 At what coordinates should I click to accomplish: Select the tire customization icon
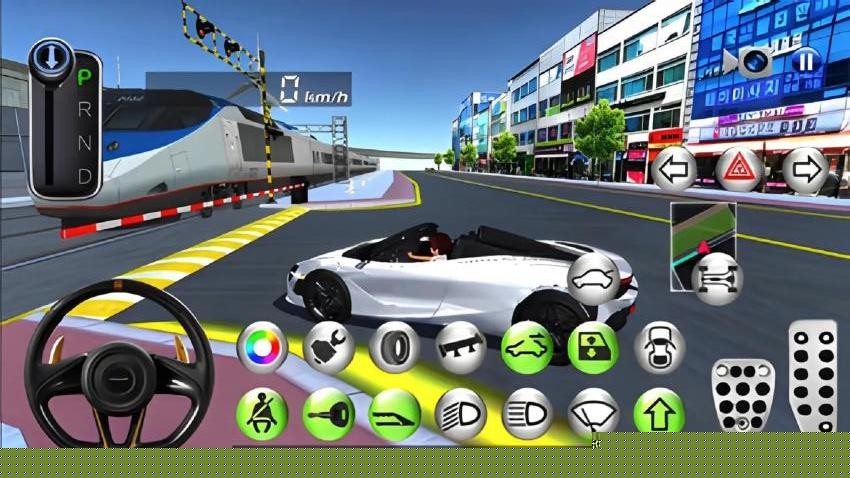coord(394,347)
